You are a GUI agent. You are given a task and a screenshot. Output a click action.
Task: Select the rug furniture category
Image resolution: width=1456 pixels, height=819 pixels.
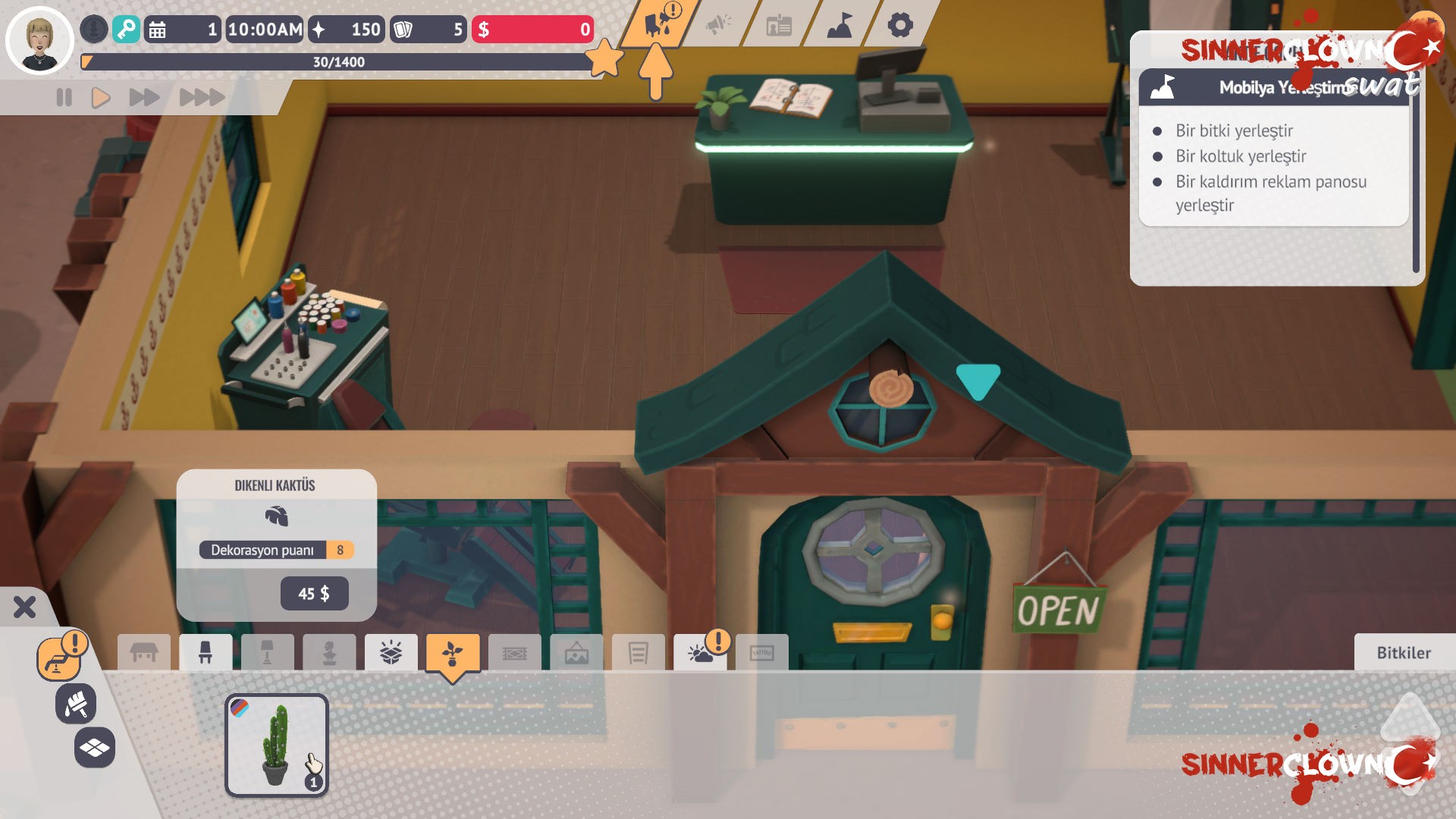pyautogui.click(x=516, y=652)
